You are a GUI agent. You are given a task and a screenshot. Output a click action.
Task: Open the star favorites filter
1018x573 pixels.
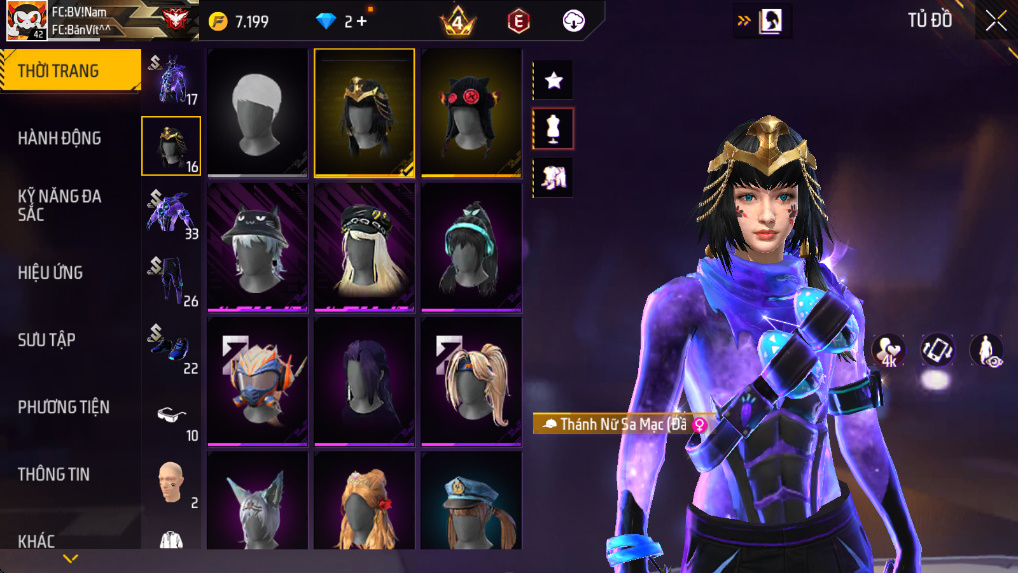pos(553,80)
